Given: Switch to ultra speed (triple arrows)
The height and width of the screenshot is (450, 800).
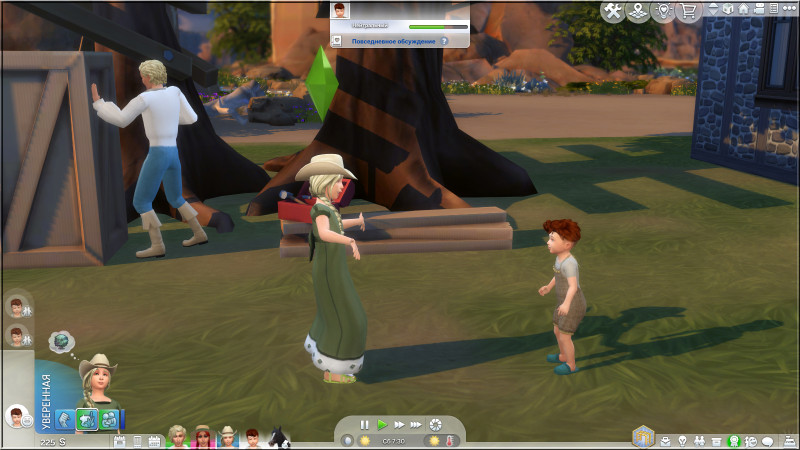Looking at the screenshot, I should (416, 425).
